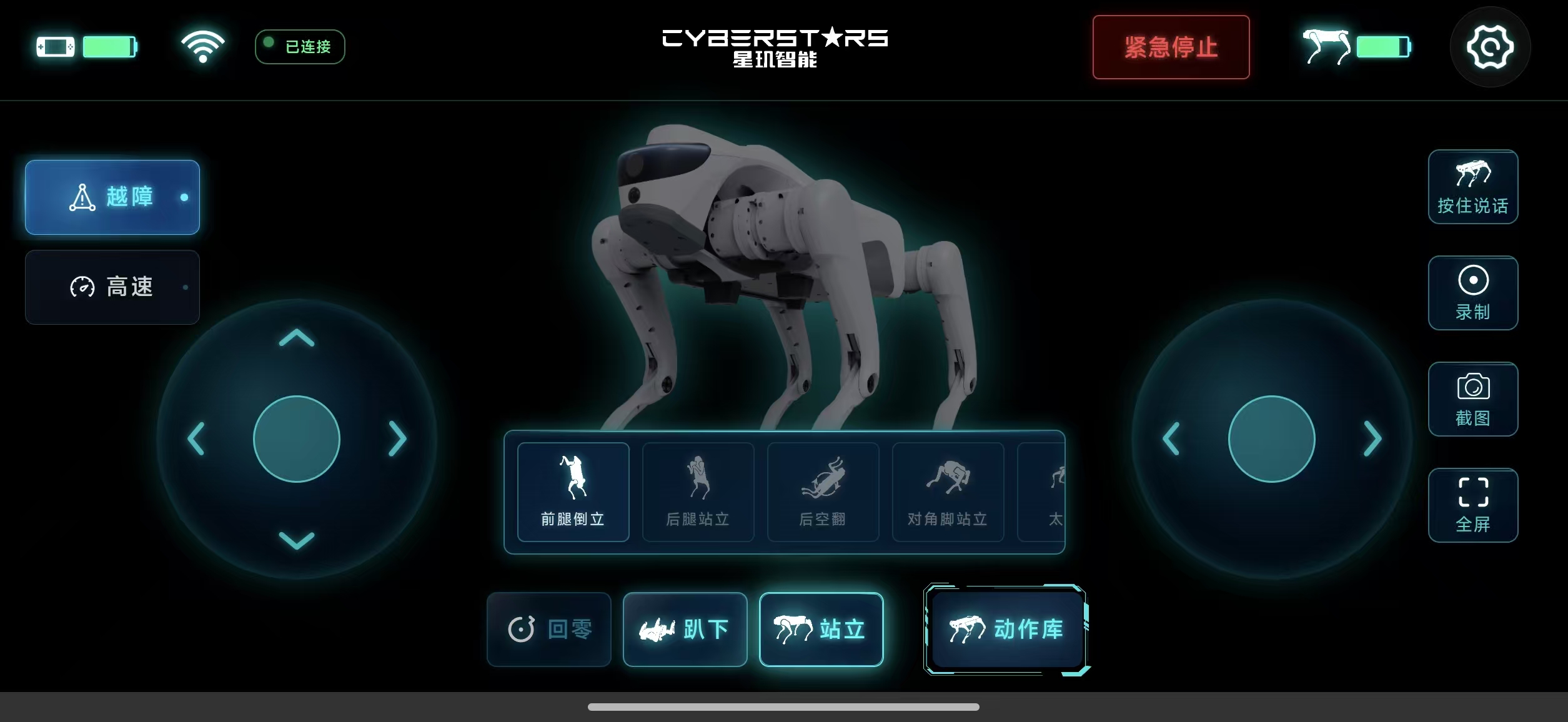The height and width of the screenshot is (722, 1568).
Task: Open the 动作库 action library
Action: (x=1006, y=630)
